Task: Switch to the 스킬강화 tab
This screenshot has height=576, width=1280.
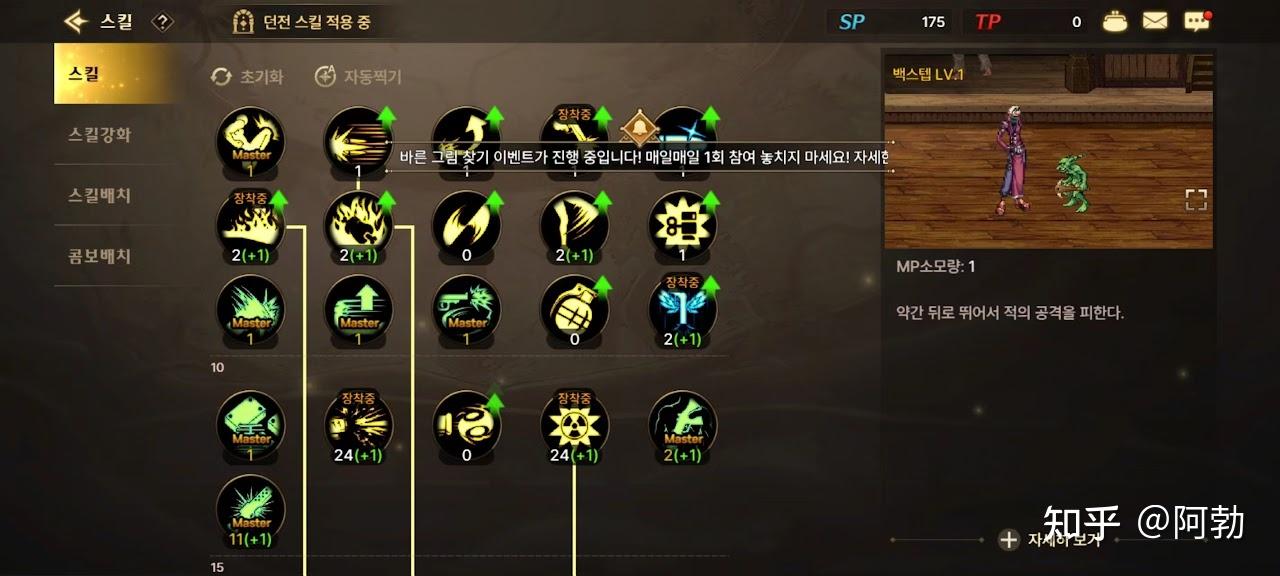Action: [x=99, y=135]
